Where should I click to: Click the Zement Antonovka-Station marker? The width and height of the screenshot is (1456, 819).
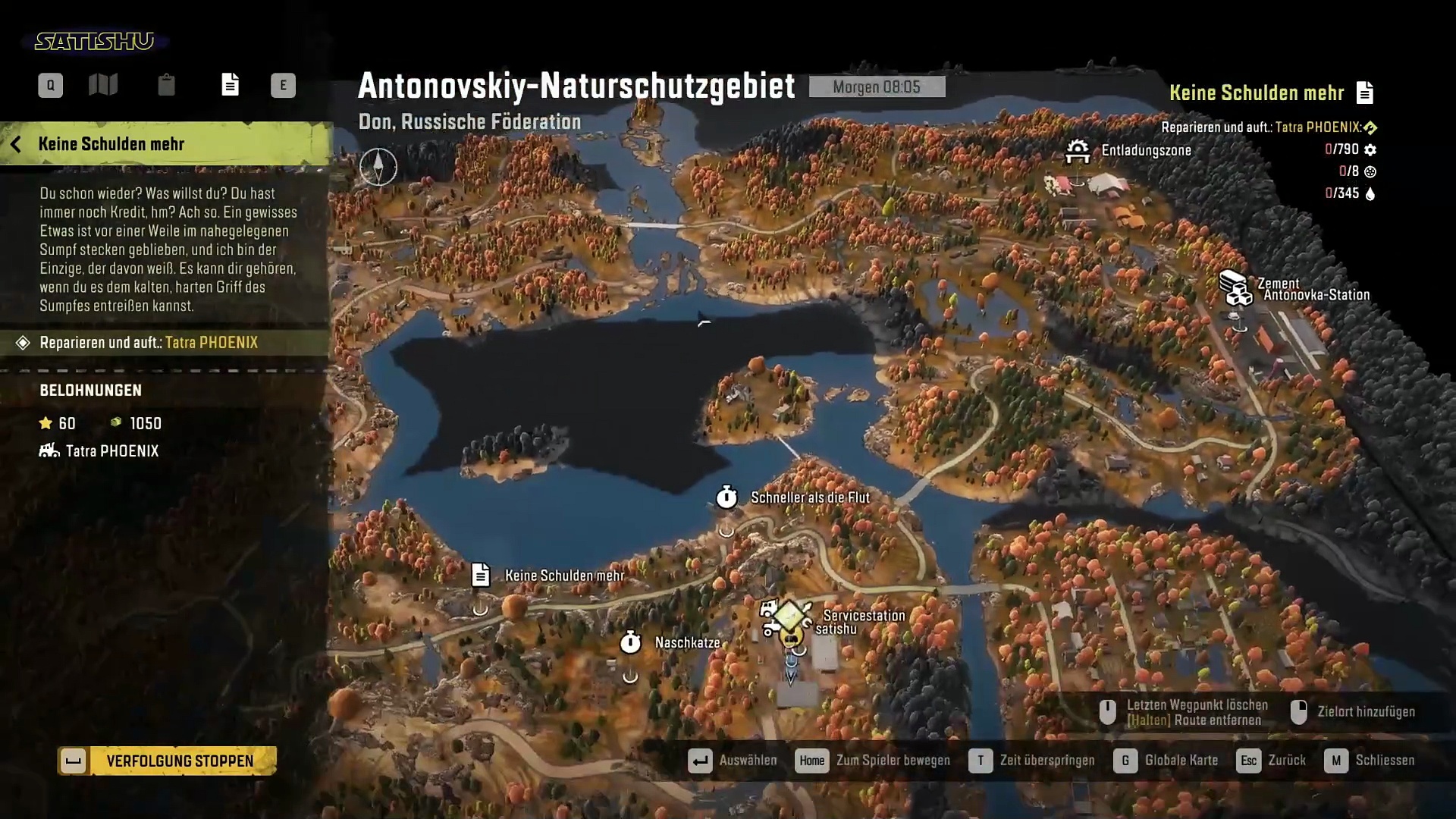pyautogui.click(x=1235, y=288)
